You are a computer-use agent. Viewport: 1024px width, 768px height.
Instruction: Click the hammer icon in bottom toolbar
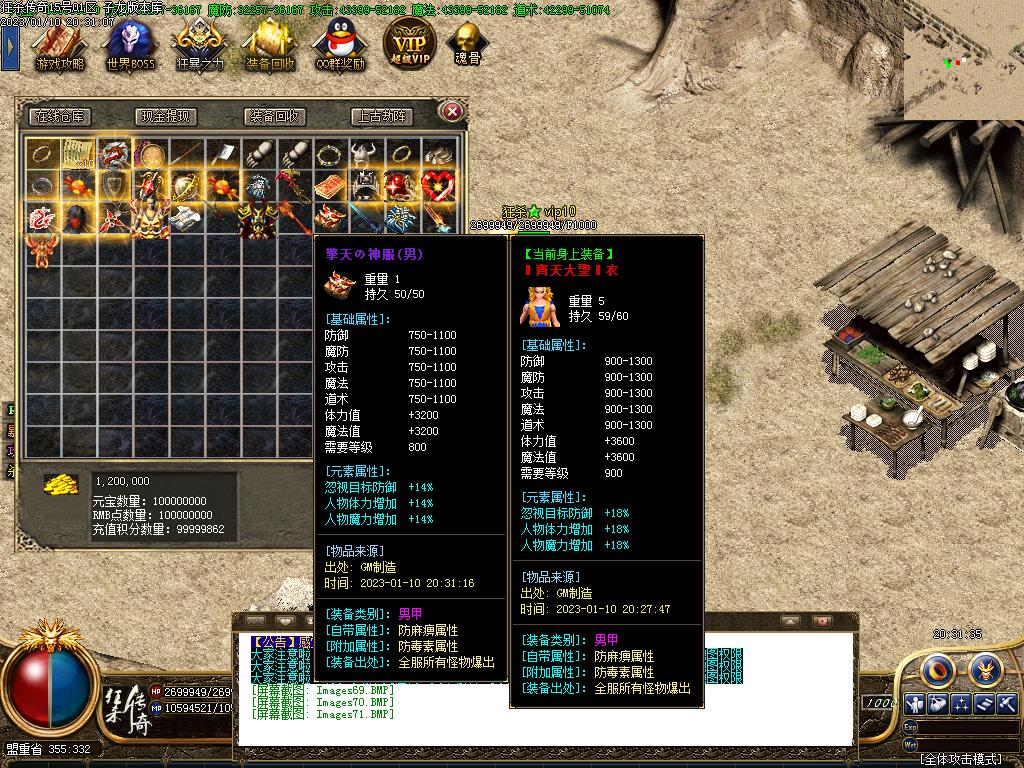pyautogui.click(x=1006, y=703)
